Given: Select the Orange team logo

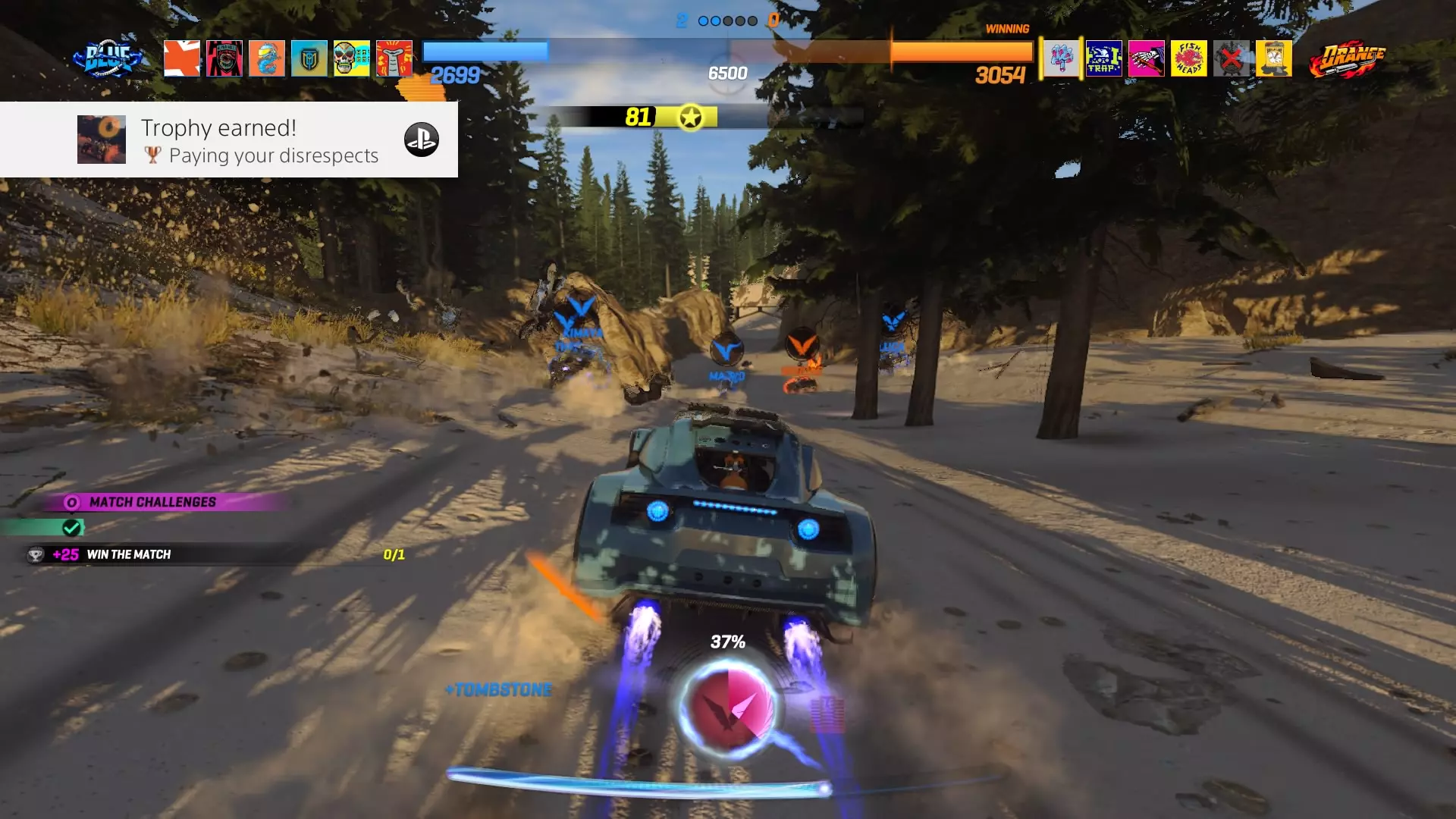Looking at the screenshot, I should (1347, 59).
